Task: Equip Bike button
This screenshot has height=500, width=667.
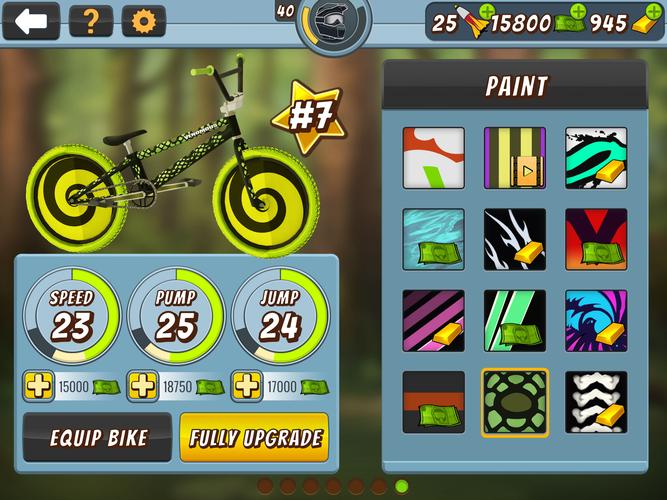Action: click(x=99, y=438)
